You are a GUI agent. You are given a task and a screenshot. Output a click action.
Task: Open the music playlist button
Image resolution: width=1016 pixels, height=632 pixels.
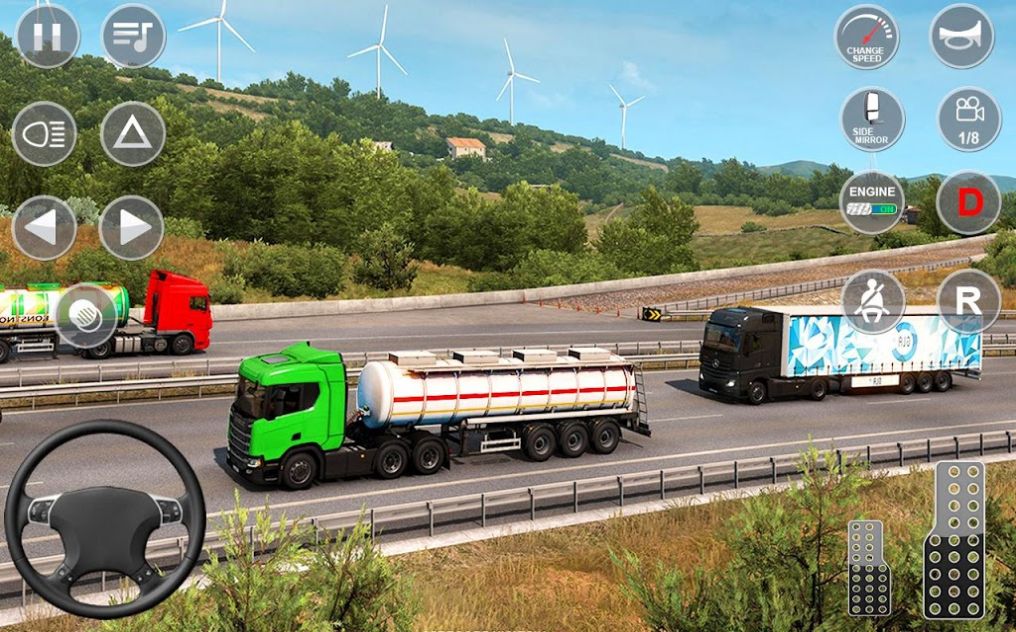pyautogui.click(x=133, y=37)
